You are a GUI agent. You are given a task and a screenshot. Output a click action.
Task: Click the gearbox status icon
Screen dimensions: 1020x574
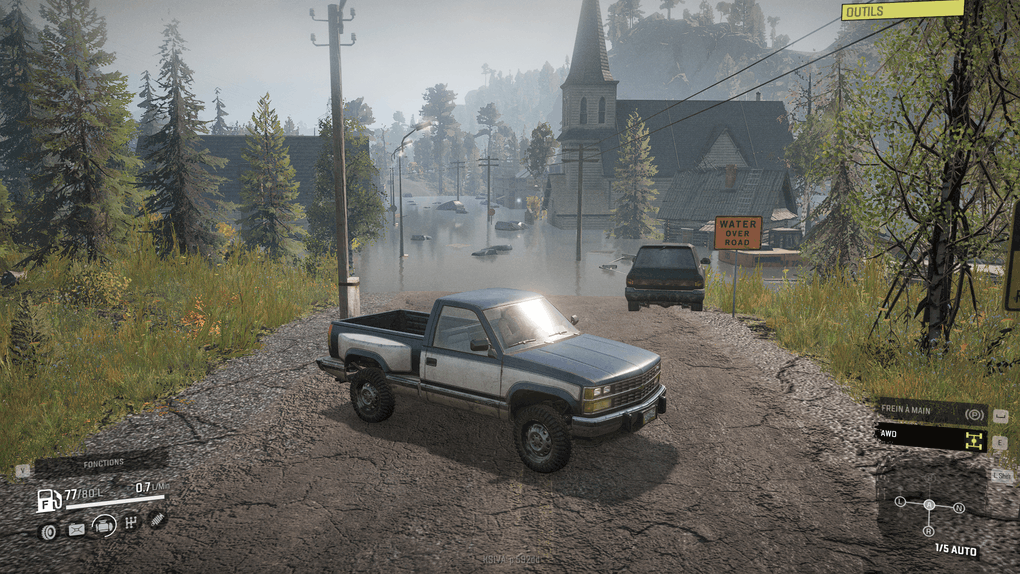click(x=130, y=523)
